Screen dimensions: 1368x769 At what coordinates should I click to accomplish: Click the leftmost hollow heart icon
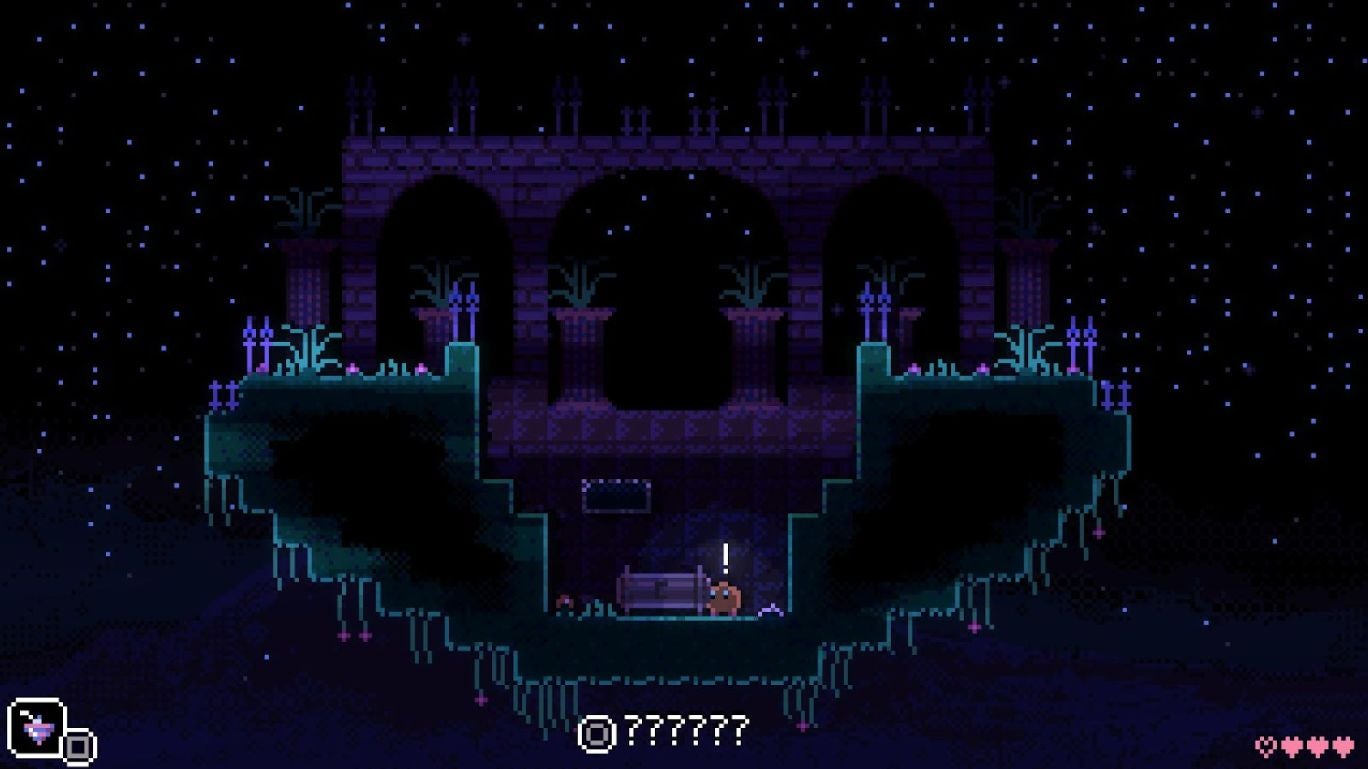coord(1265,745)
